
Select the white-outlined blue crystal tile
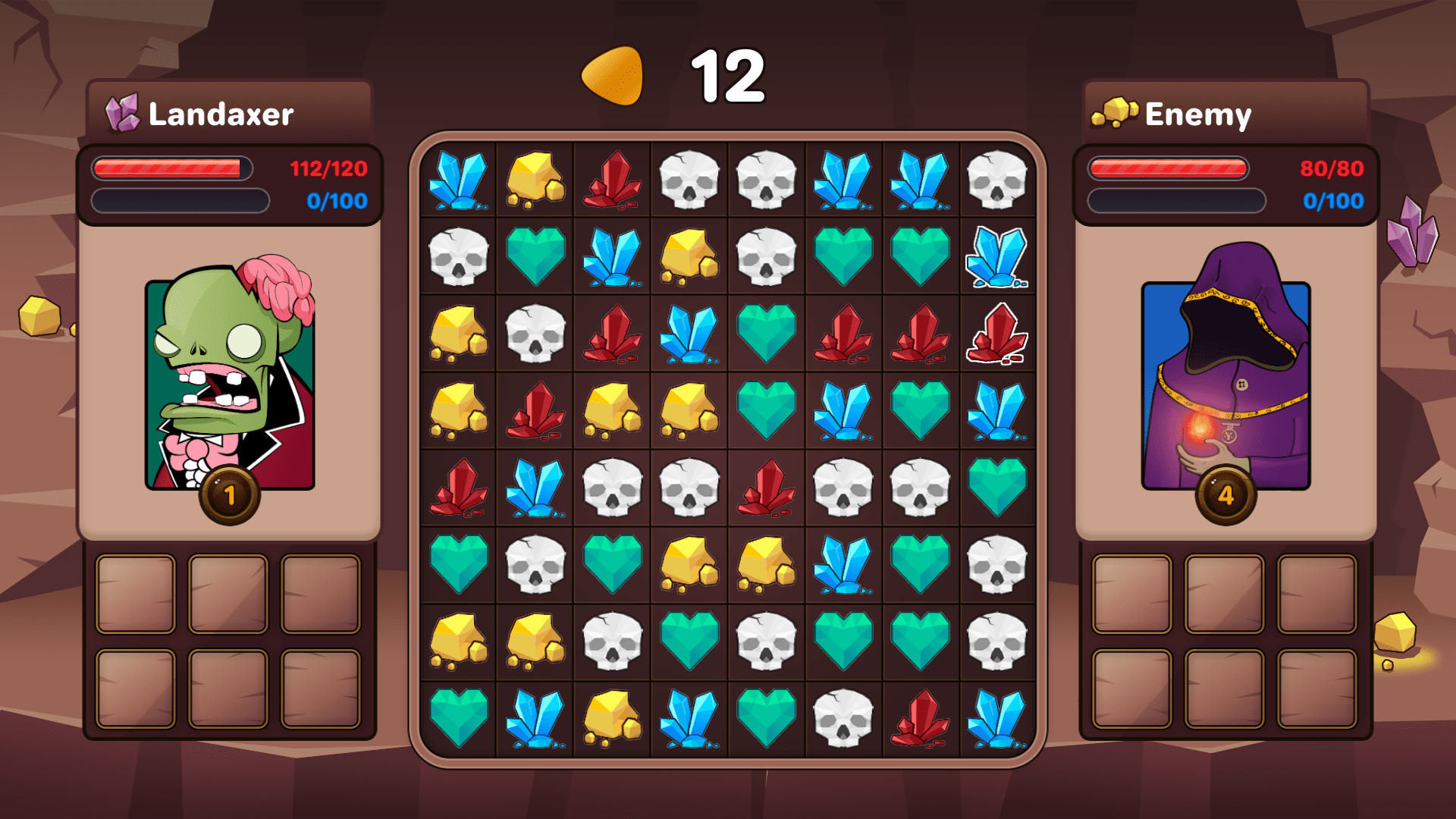click(x=996, y=257)
